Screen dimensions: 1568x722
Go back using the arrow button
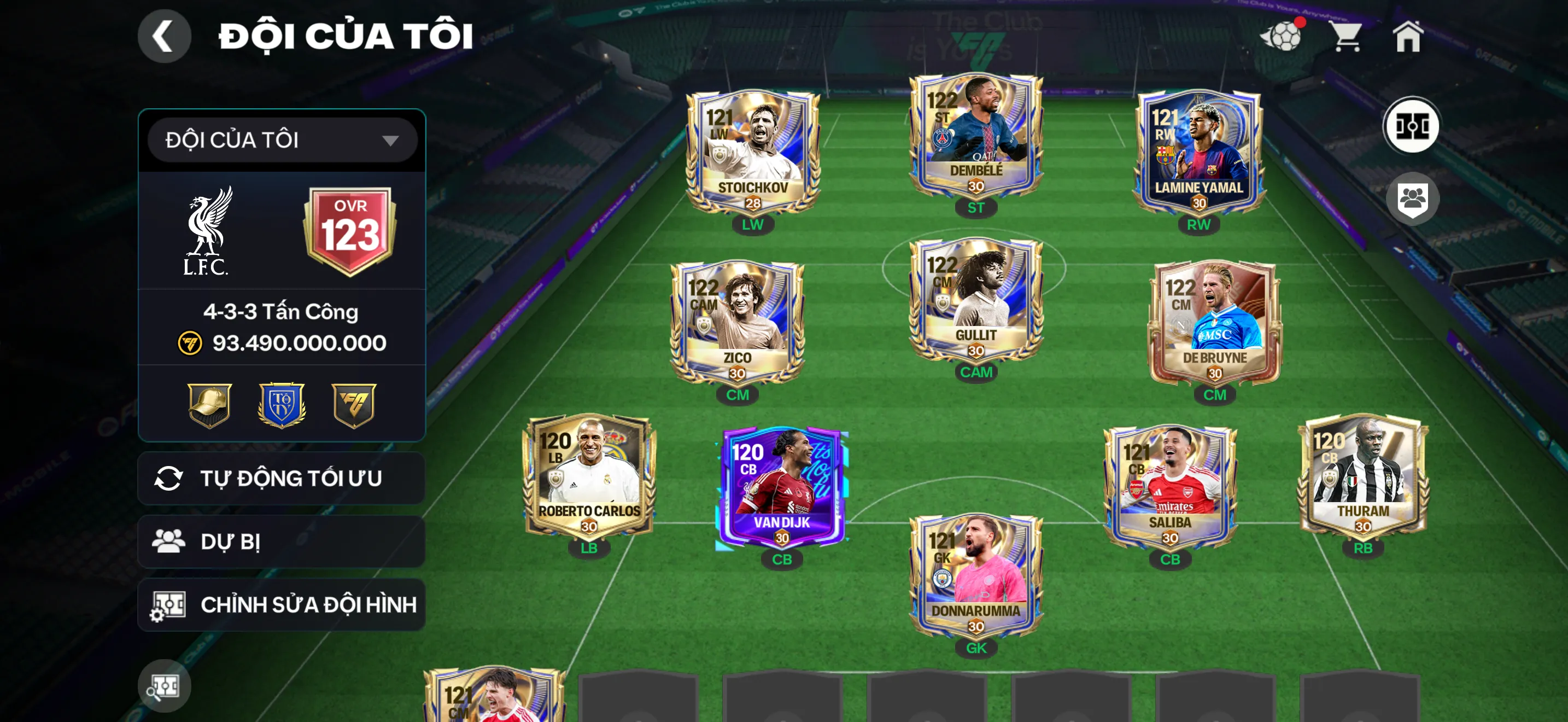[163, 37]
